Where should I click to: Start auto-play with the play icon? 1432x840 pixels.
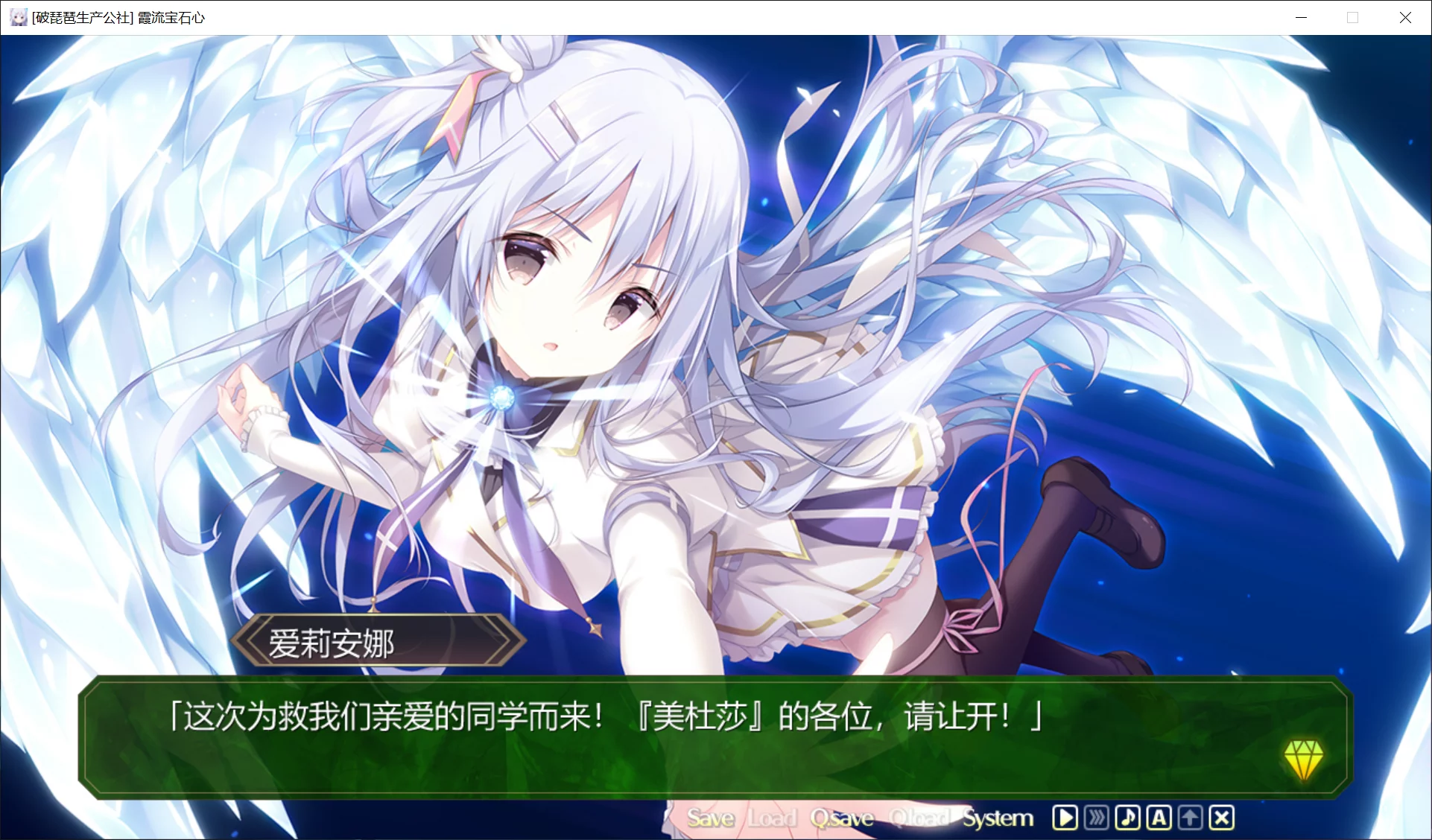click(x=1065, y=817)
